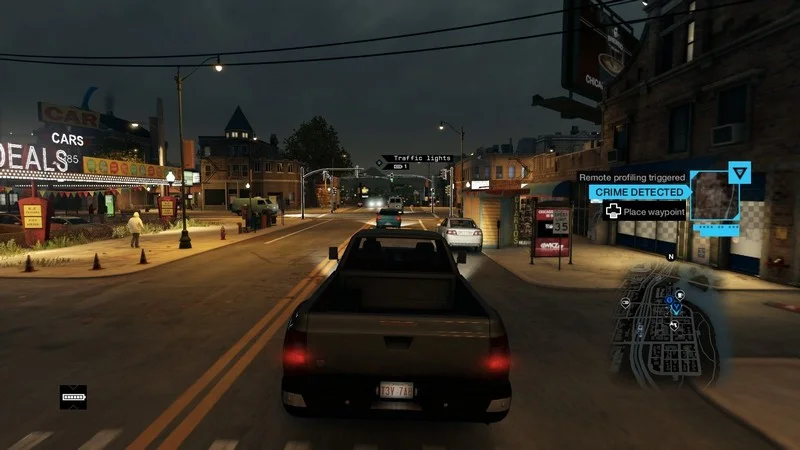Click the triangle crime marker icon
The image size is (800, 450).
pyautogui.click(x=739, y=172)
